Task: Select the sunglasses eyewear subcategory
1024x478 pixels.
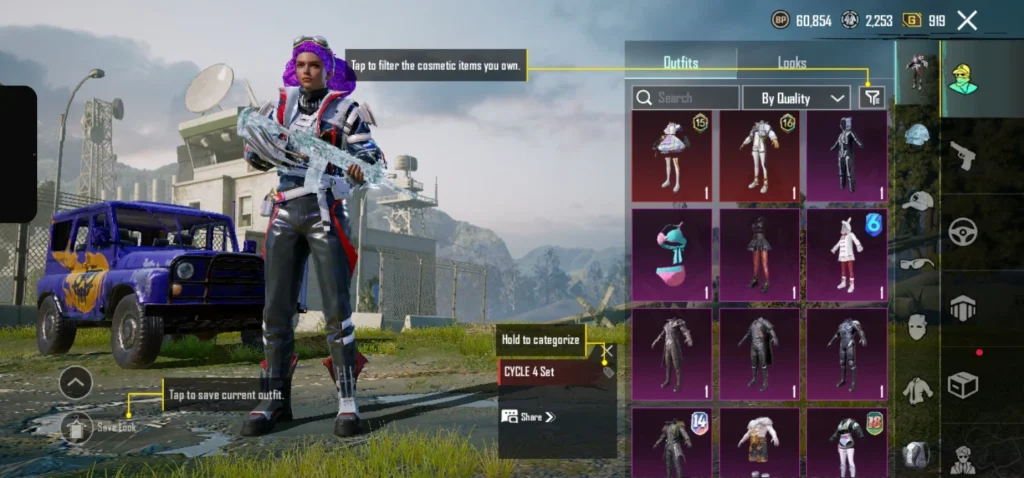Action: (917, 263)
